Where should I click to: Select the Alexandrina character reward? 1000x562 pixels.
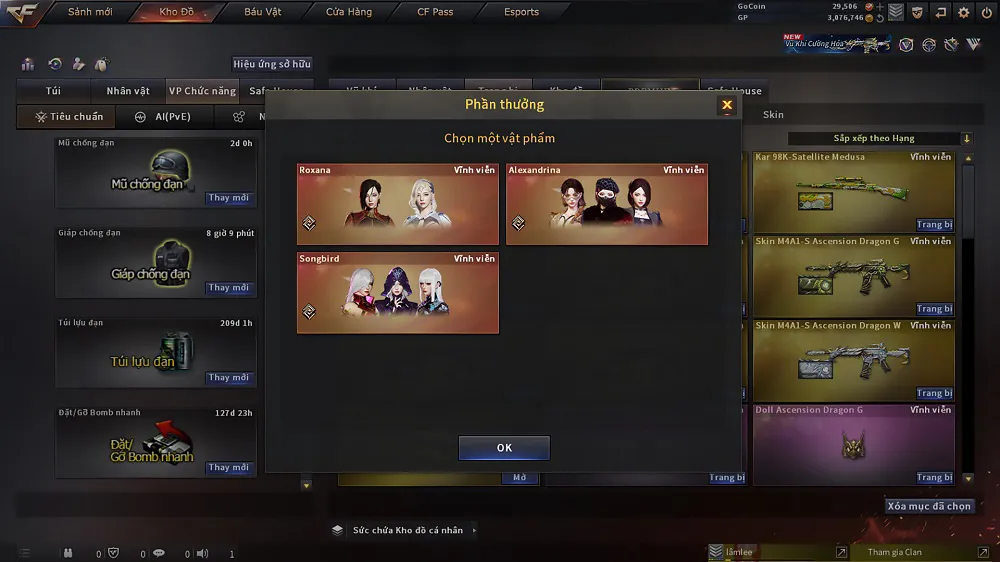tap(607, 204)
